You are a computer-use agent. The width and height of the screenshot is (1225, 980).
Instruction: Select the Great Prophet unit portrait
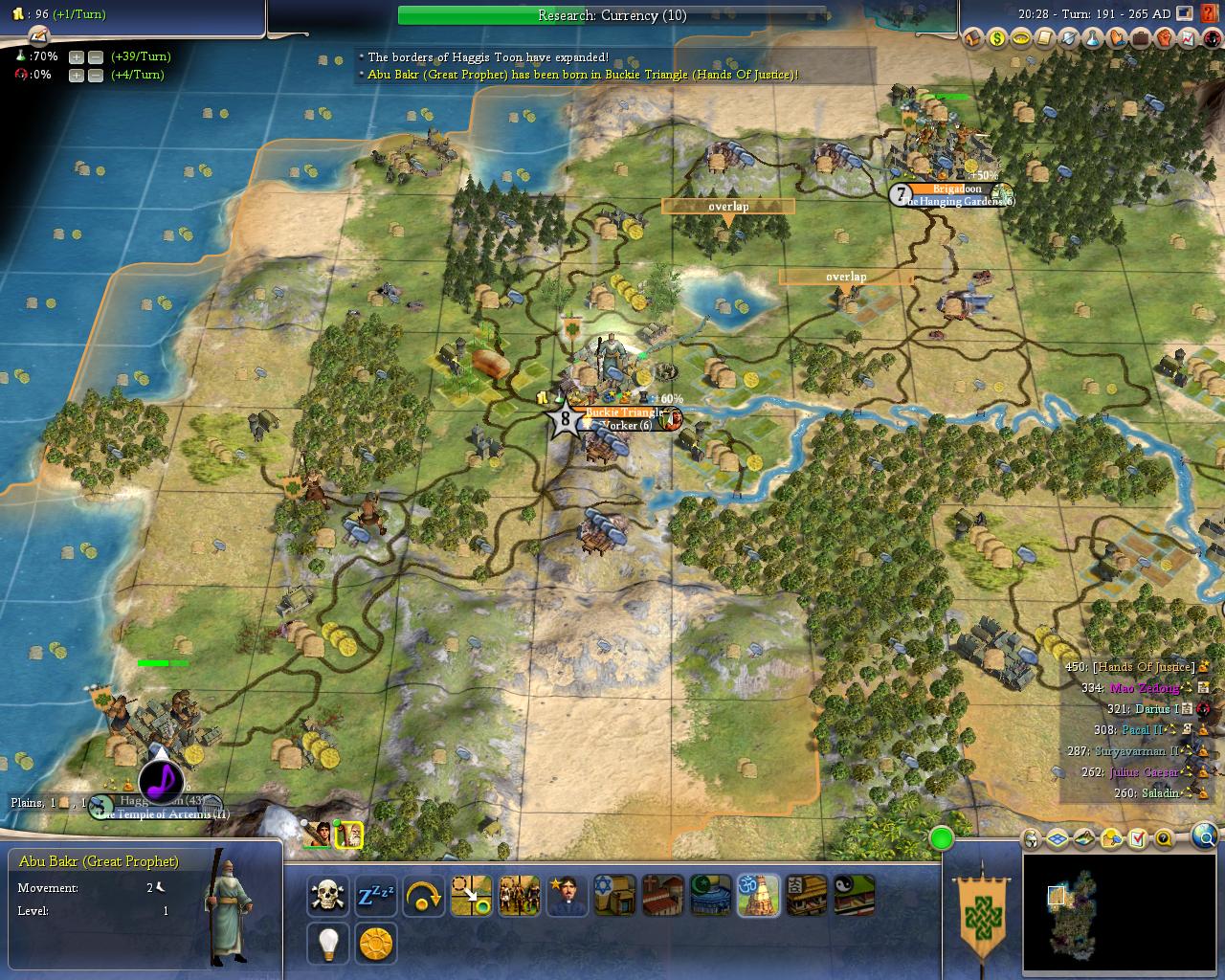click(x=350, y=835)
